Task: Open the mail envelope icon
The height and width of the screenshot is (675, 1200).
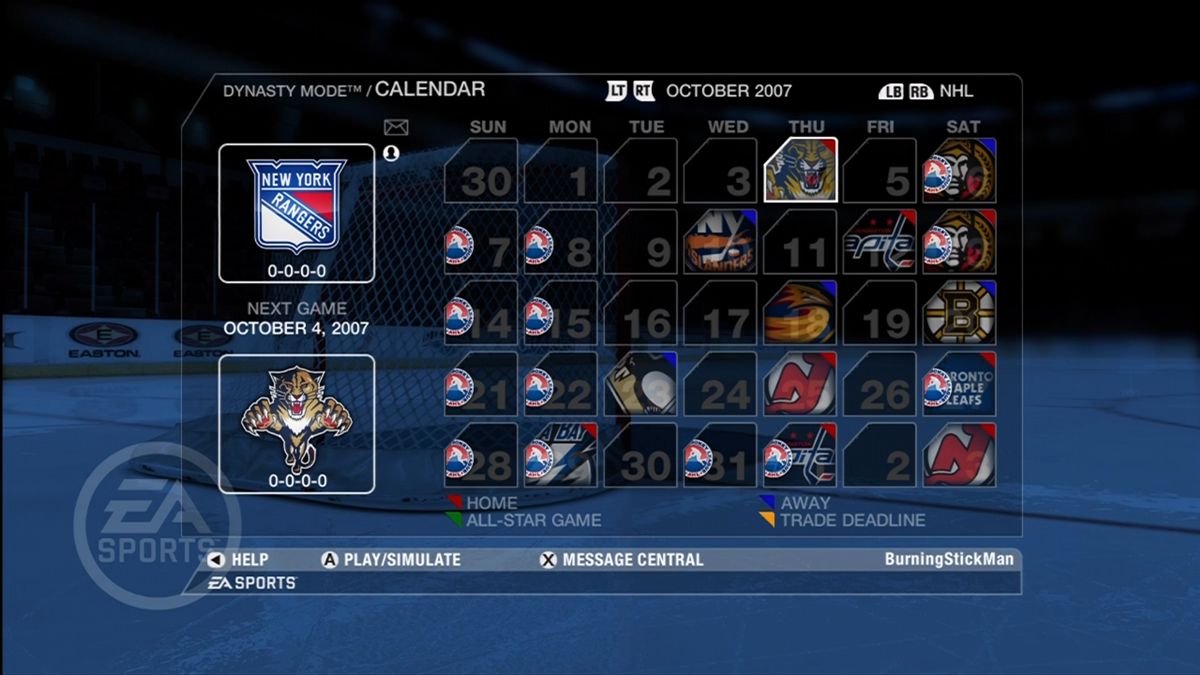Action: 396,127
